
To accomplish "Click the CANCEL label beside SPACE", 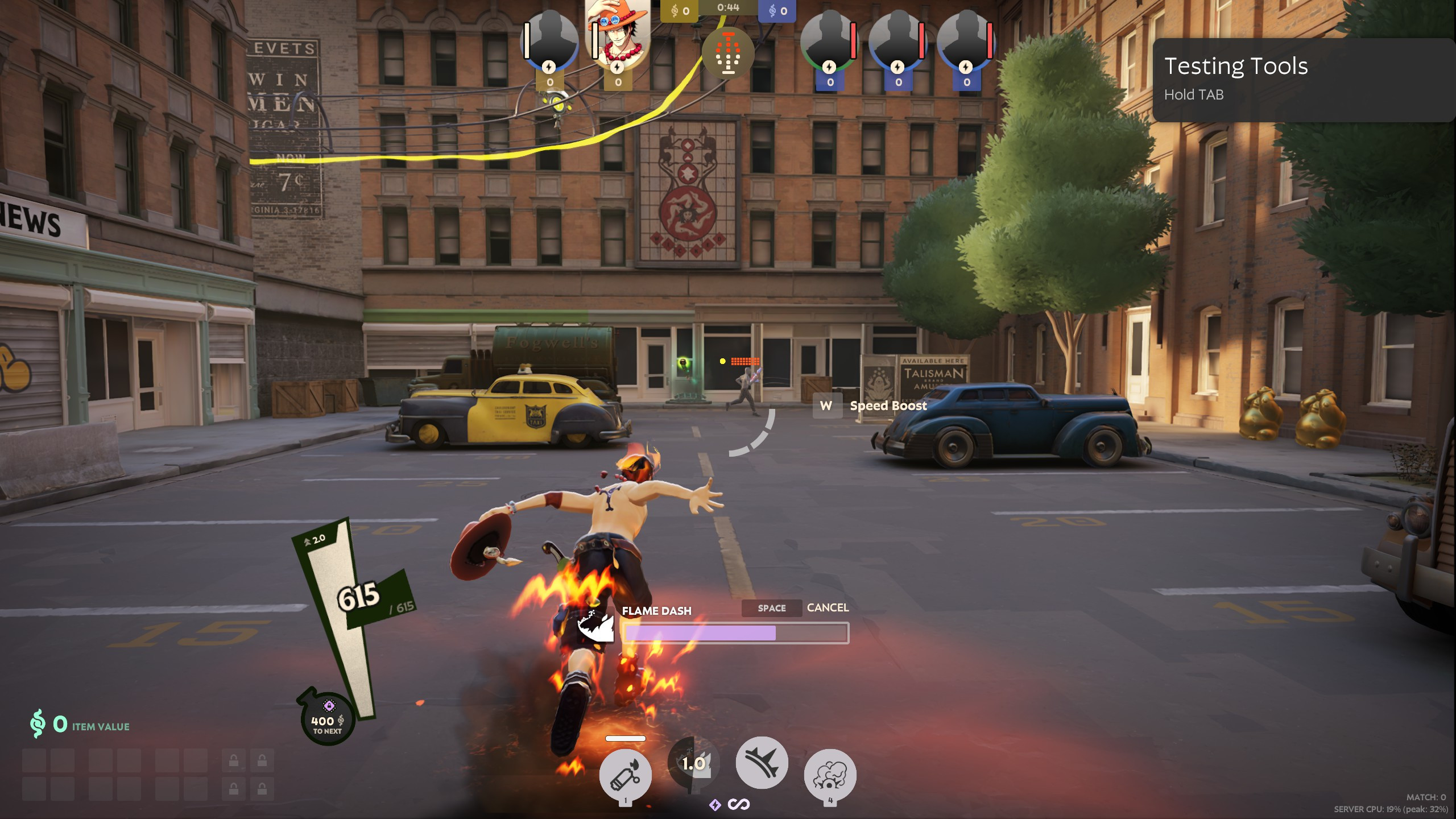I will click(x=828, y=608).
